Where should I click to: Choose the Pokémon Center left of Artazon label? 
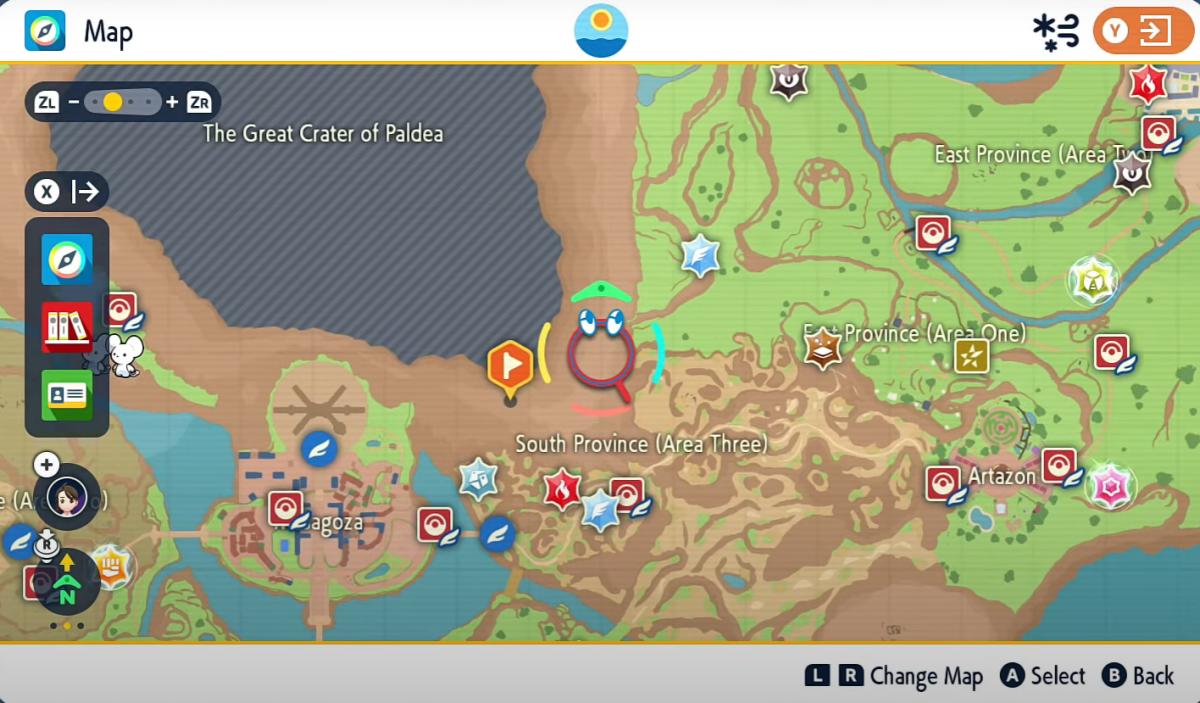click(943, 484)
